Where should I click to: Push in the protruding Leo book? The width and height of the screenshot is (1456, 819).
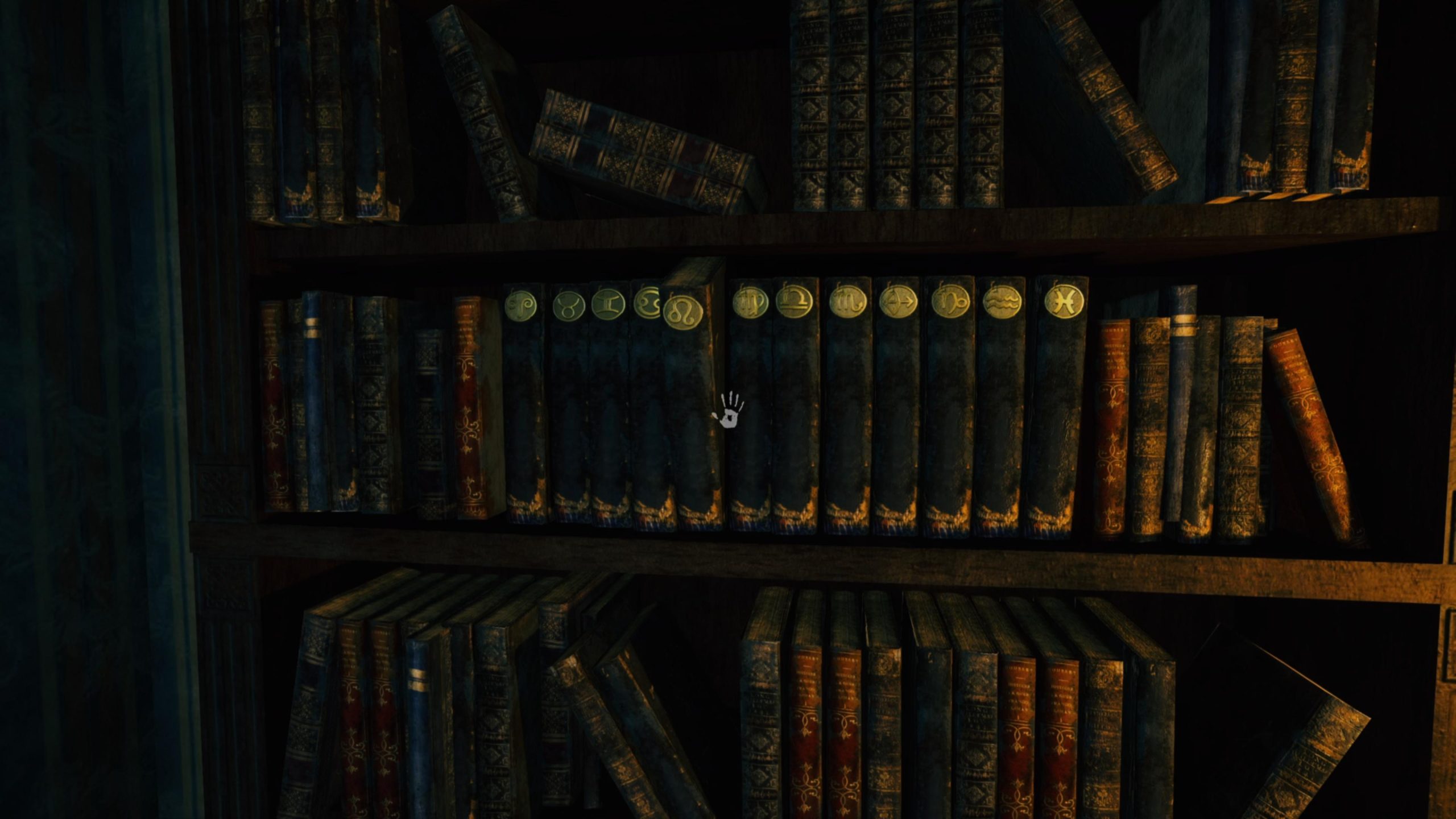pyautogui.click(x=691, y=398)
